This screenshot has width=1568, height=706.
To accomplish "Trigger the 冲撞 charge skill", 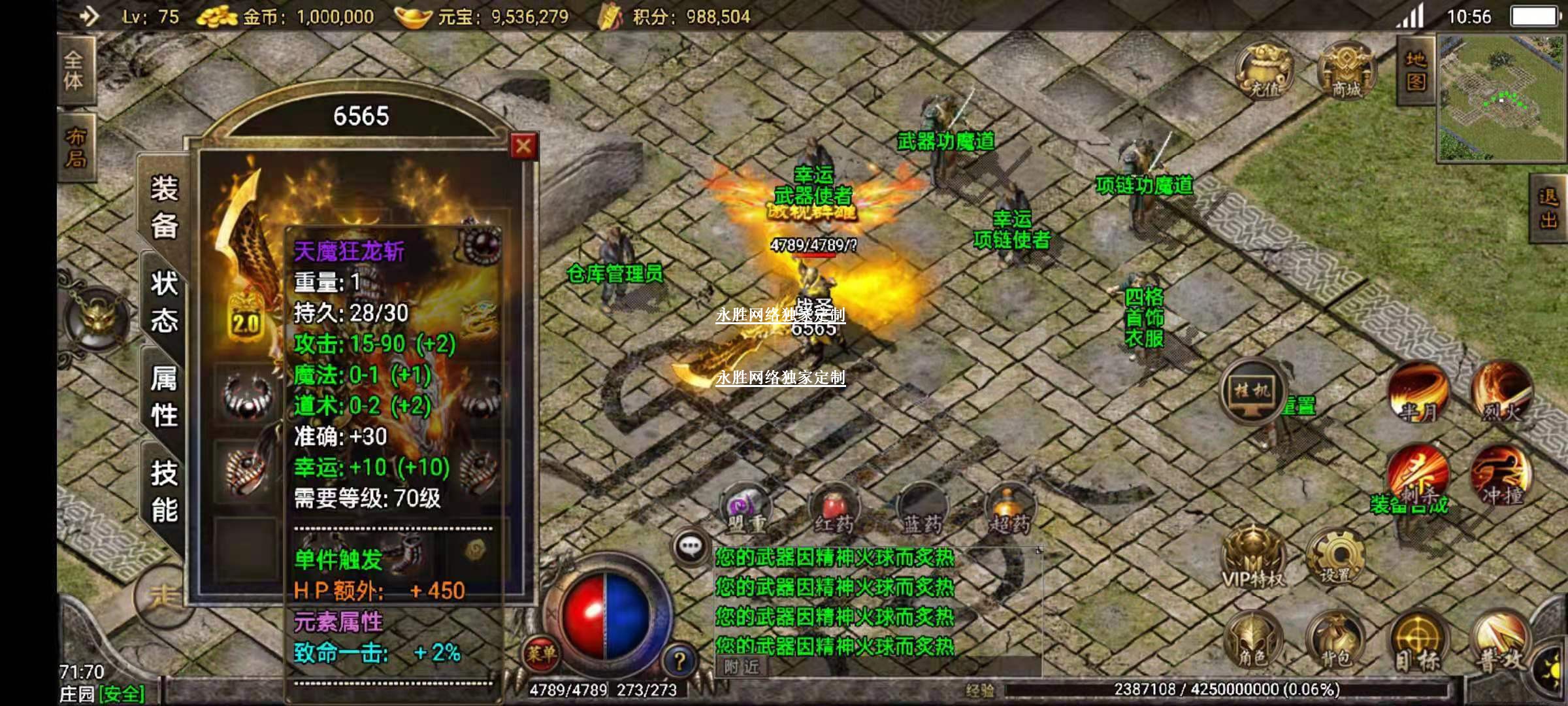I will click(1501, 477).
